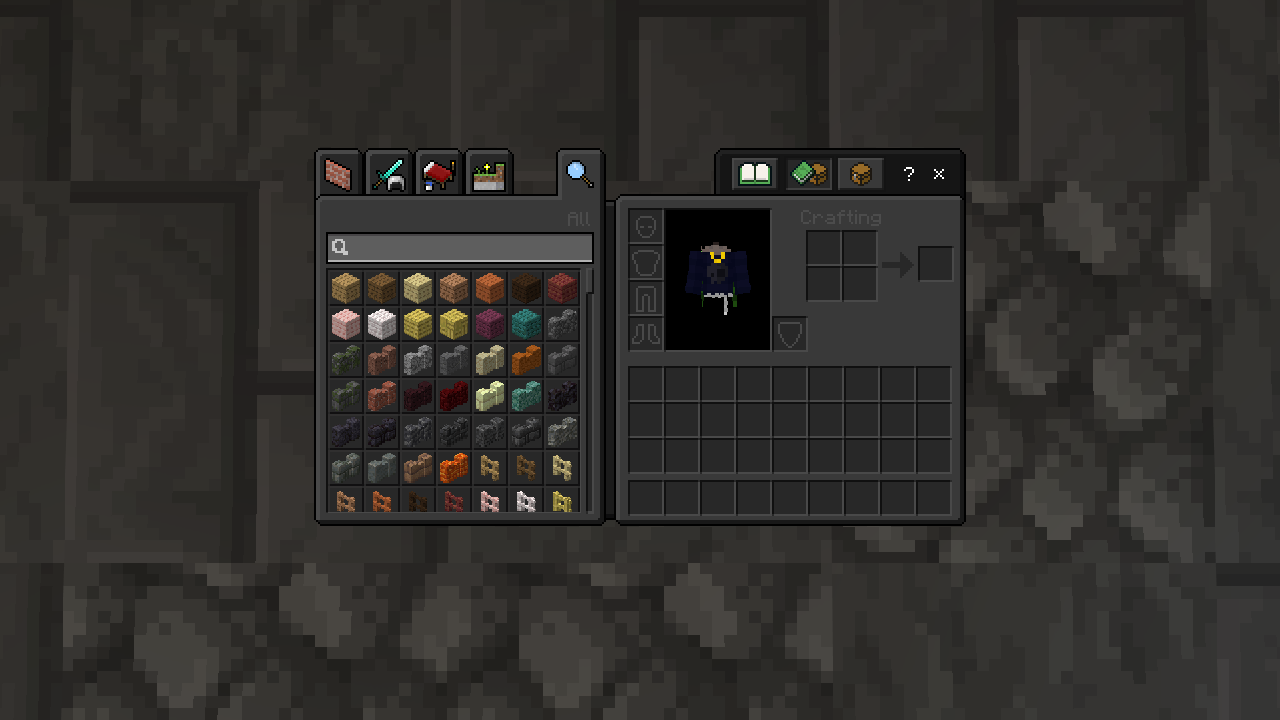
Task: Choose the empty leggings armor slot
Action: [646, 298]
